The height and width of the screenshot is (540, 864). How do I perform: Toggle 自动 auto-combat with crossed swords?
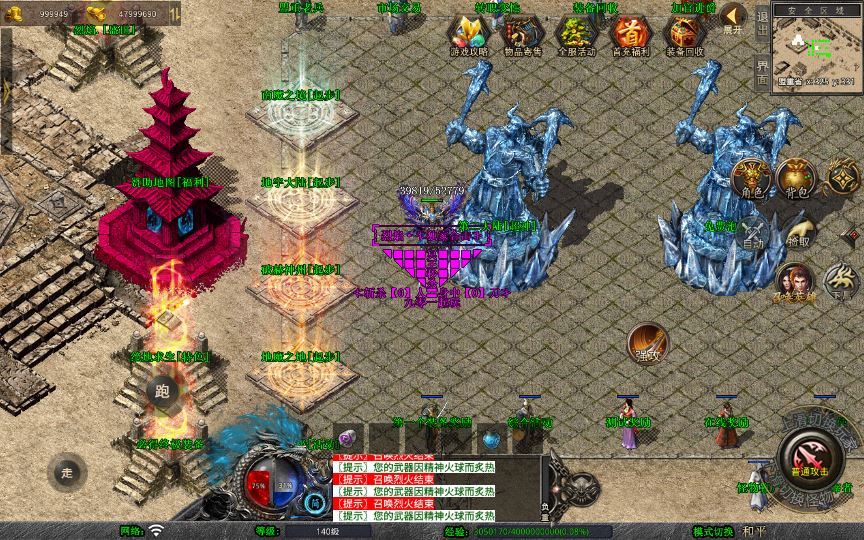pos(753,229)
